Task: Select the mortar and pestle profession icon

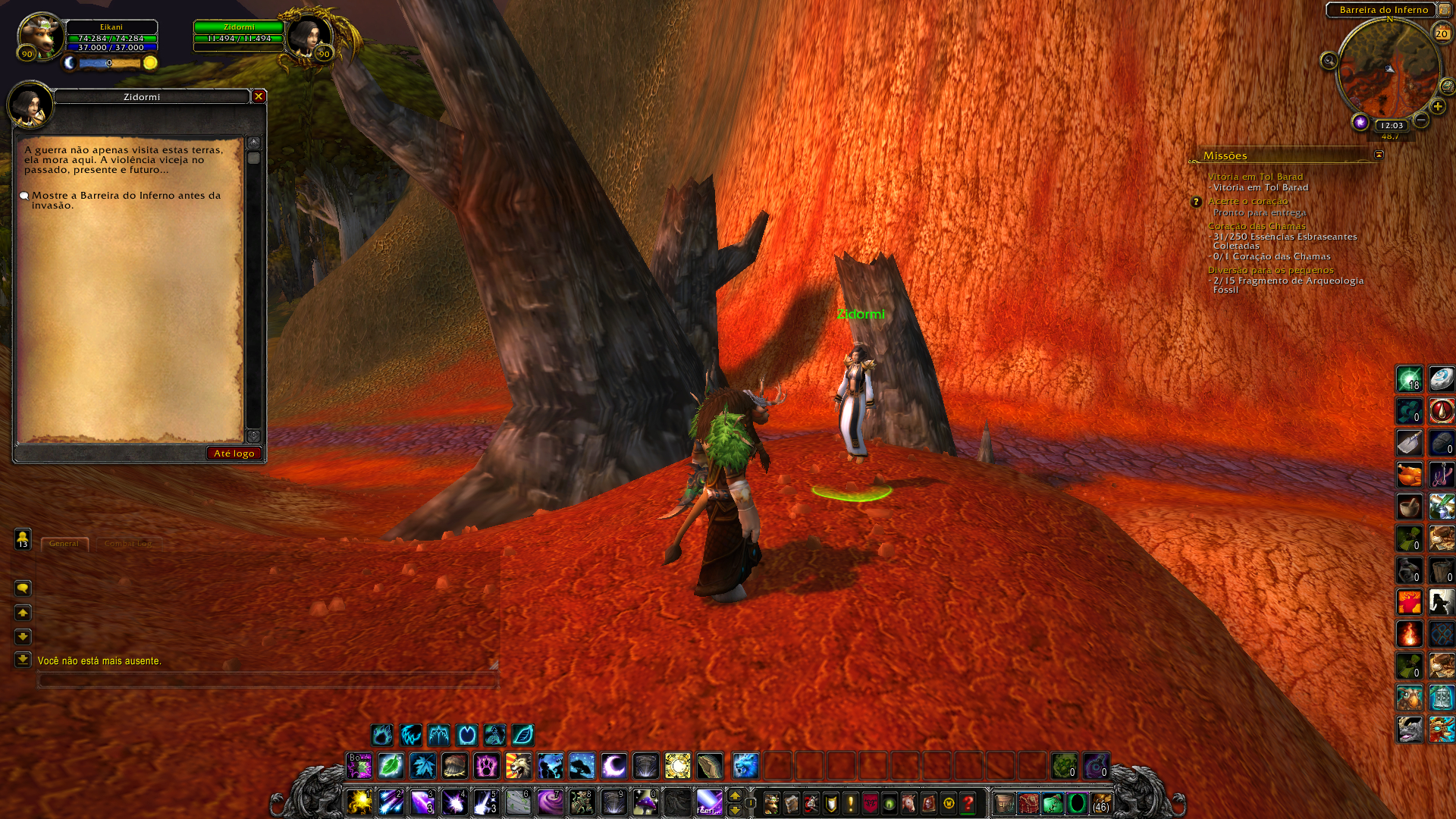Action: click(1409, 507)
